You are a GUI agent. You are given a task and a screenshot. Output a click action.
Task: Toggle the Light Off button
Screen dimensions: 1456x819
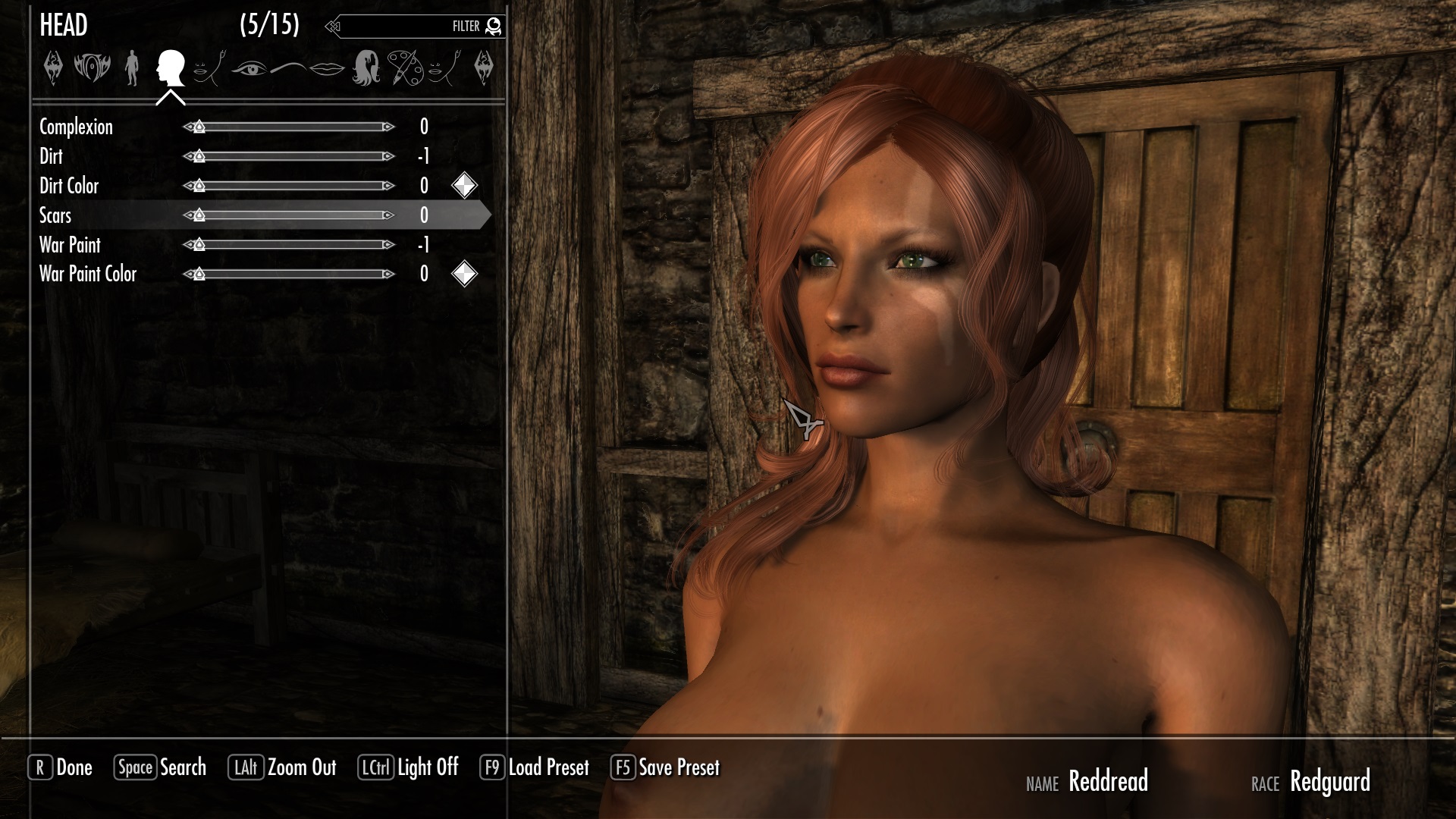pyautogui.click(x=409, y=767)
